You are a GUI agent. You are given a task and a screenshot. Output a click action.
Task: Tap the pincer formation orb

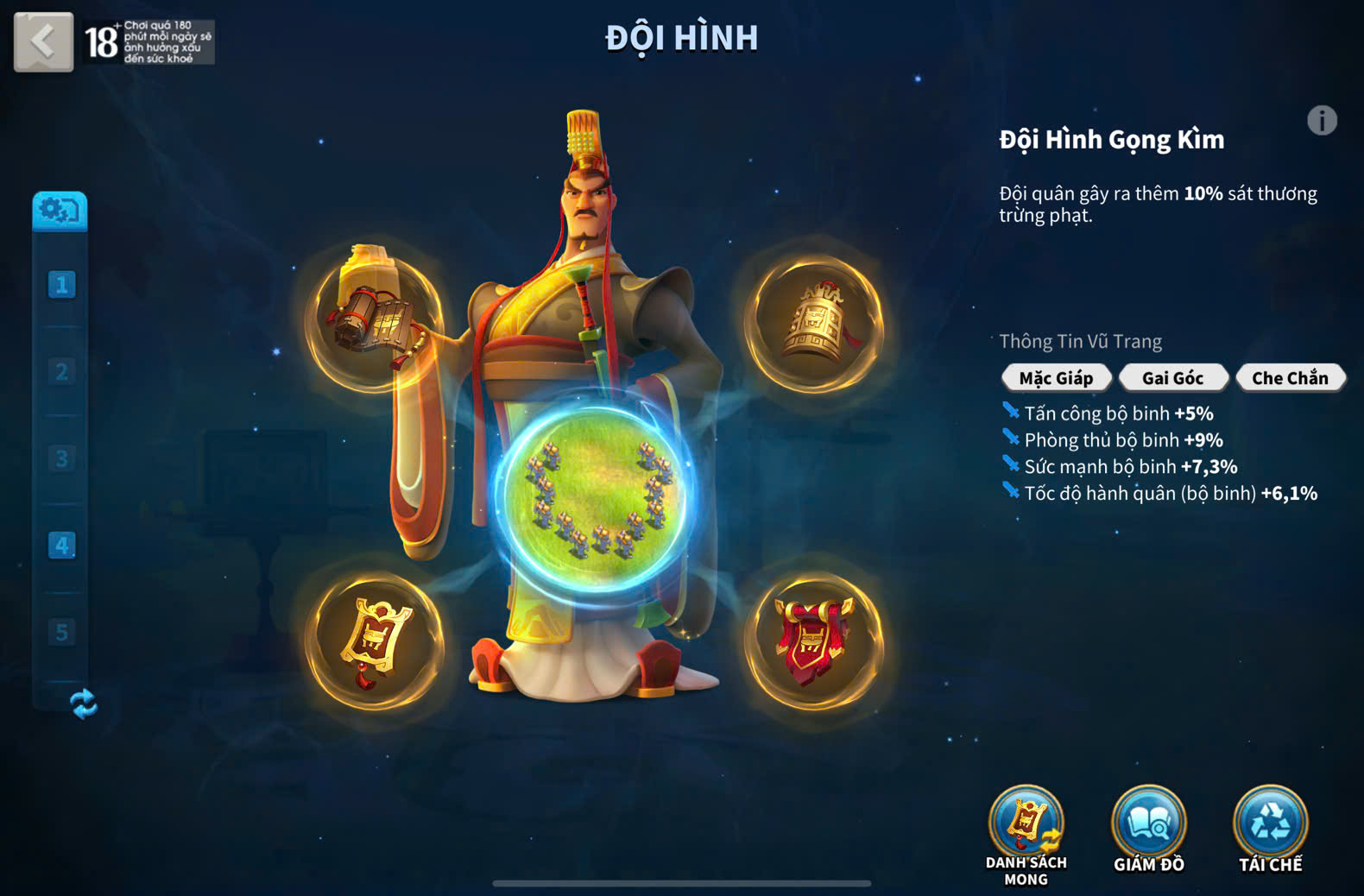(x=596, y=499)
